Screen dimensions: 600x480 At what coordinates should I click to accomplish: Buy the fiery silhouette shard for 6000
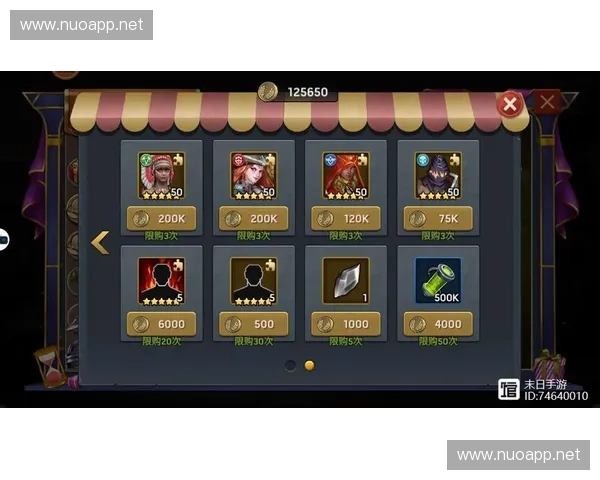(162, 324)
